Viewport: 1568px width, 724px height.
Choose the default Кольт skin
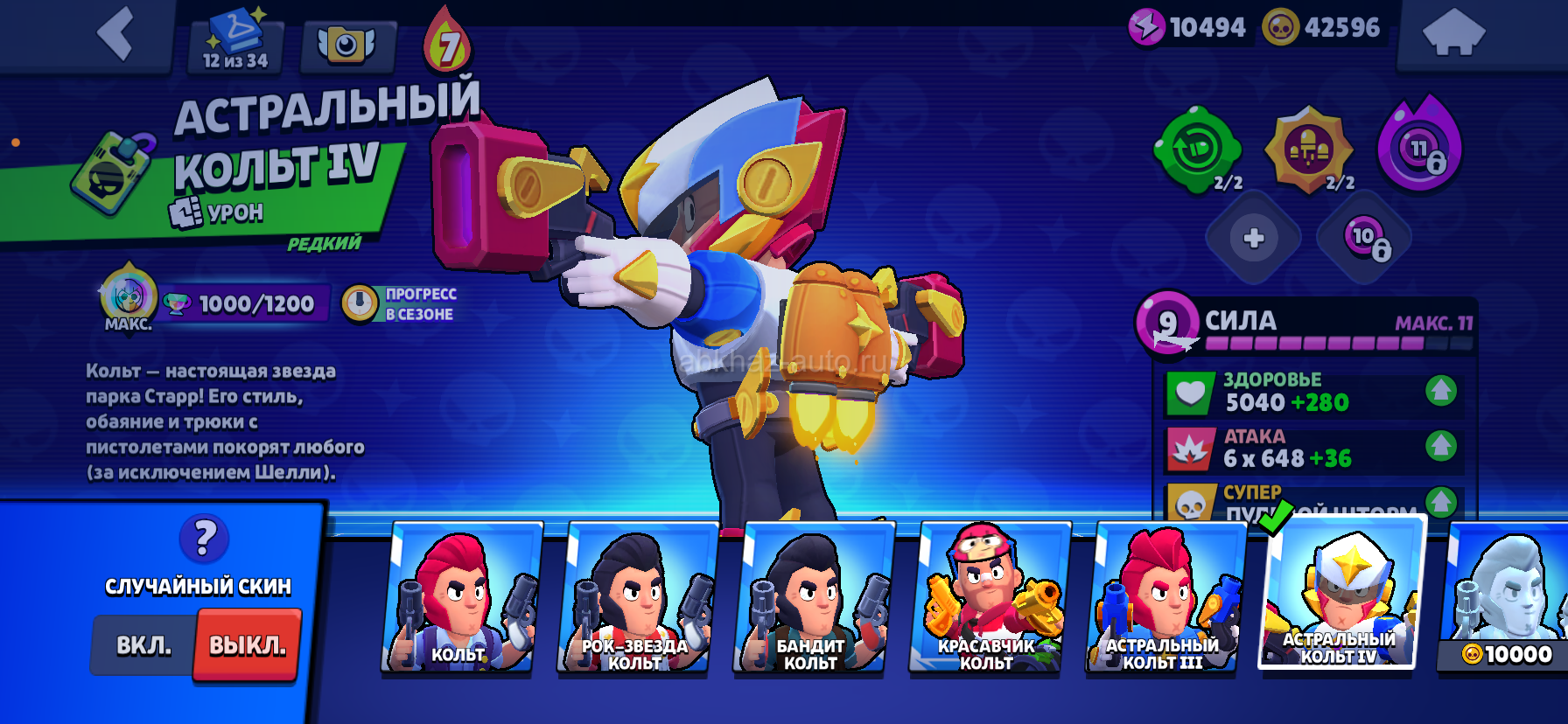(459, 599)
